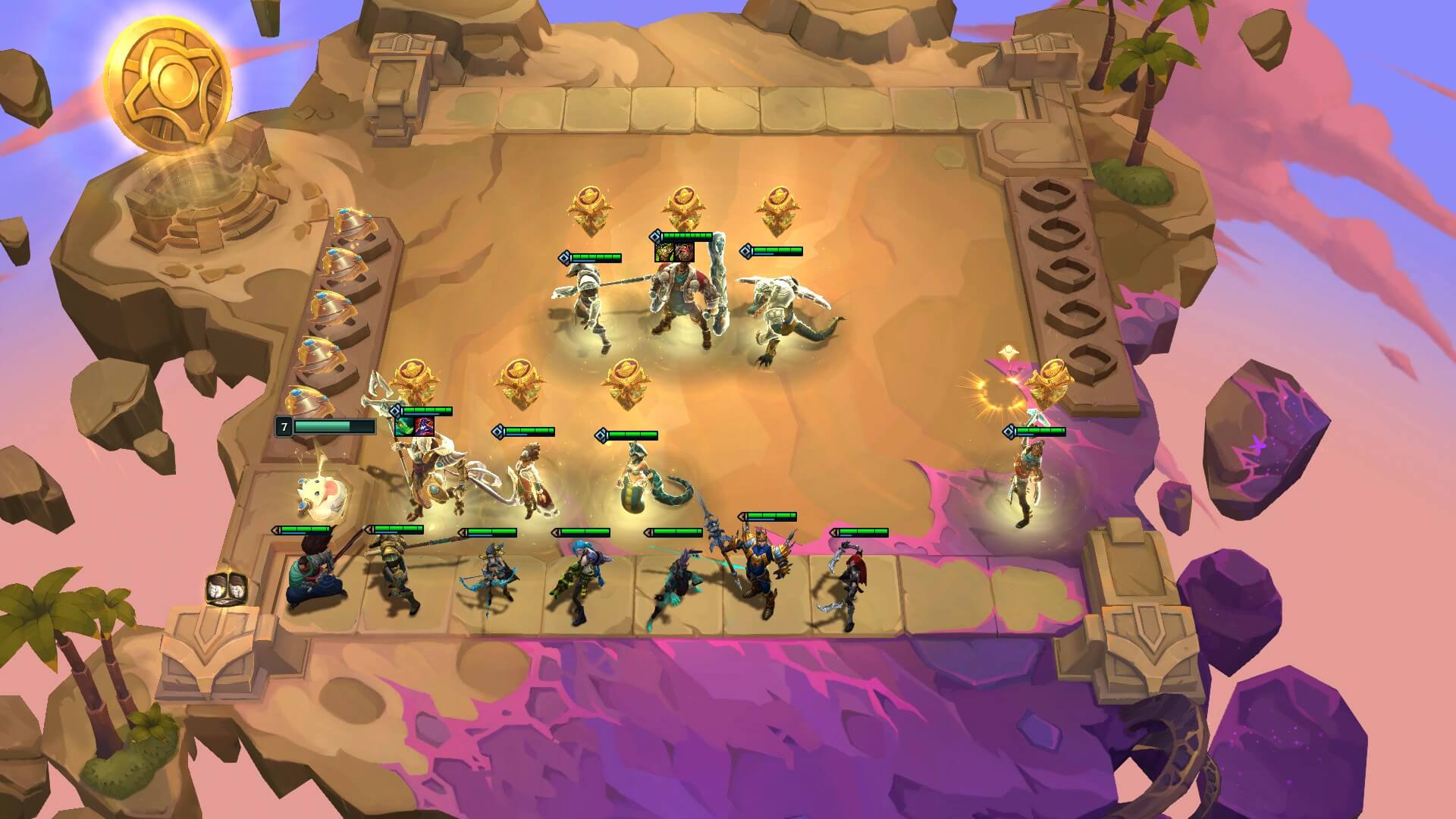Click the chevron on the armored spearman's health bar
The image size is (1456, 819).
point(565,257)
